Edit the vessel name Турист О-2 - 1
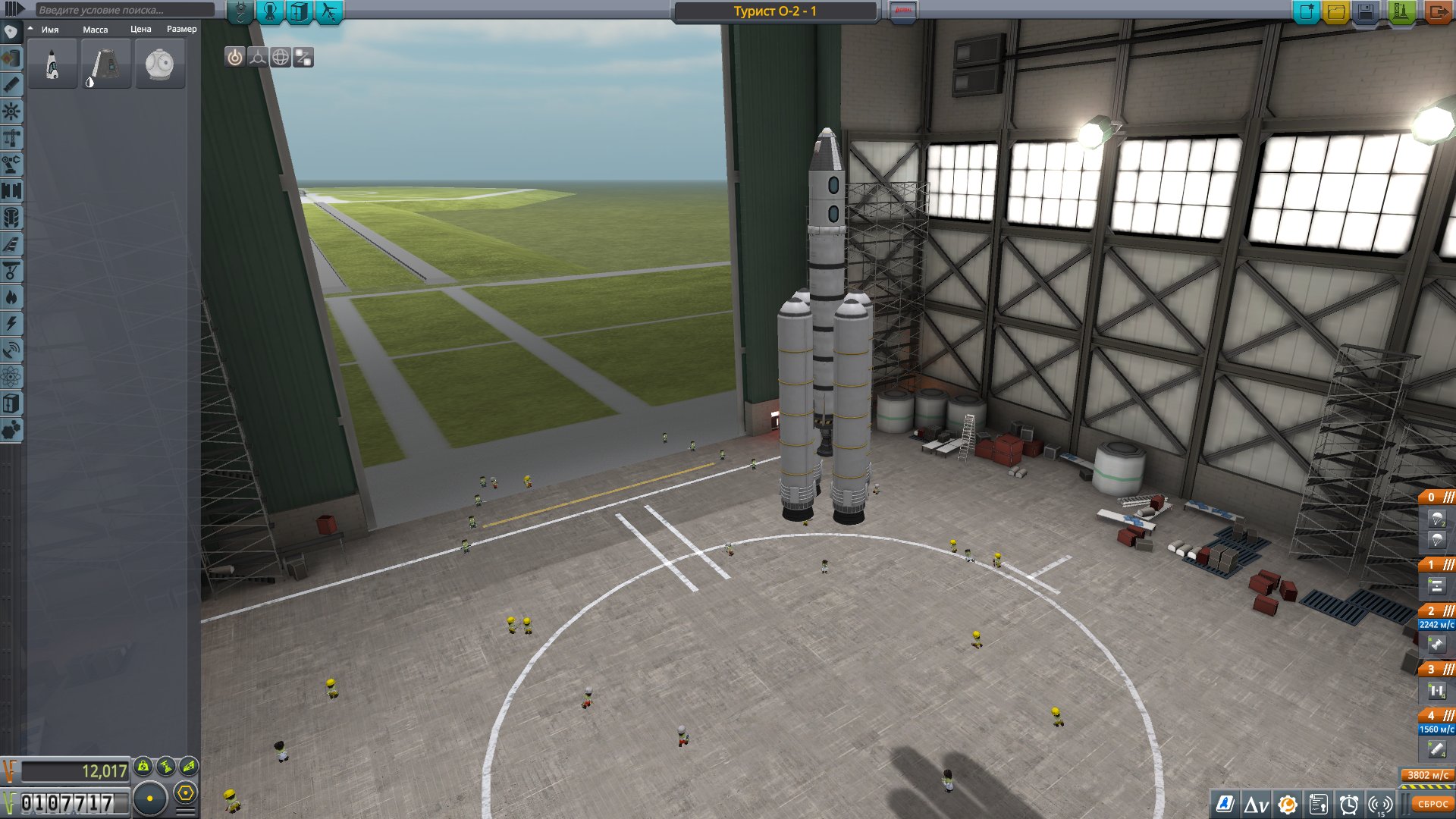 pos(775,11)
